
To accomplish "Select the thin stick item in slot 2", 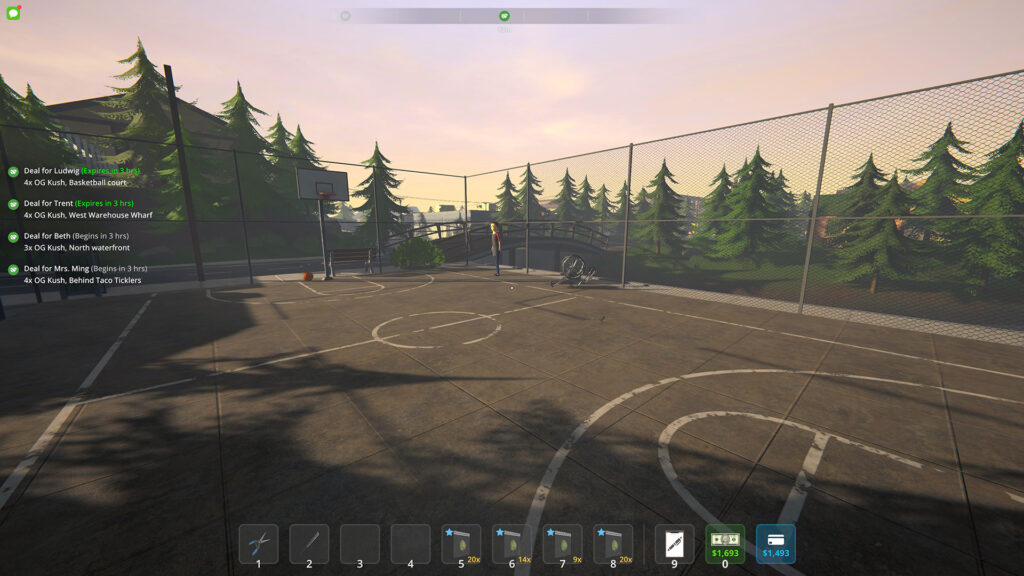I will tap(309, 544).
